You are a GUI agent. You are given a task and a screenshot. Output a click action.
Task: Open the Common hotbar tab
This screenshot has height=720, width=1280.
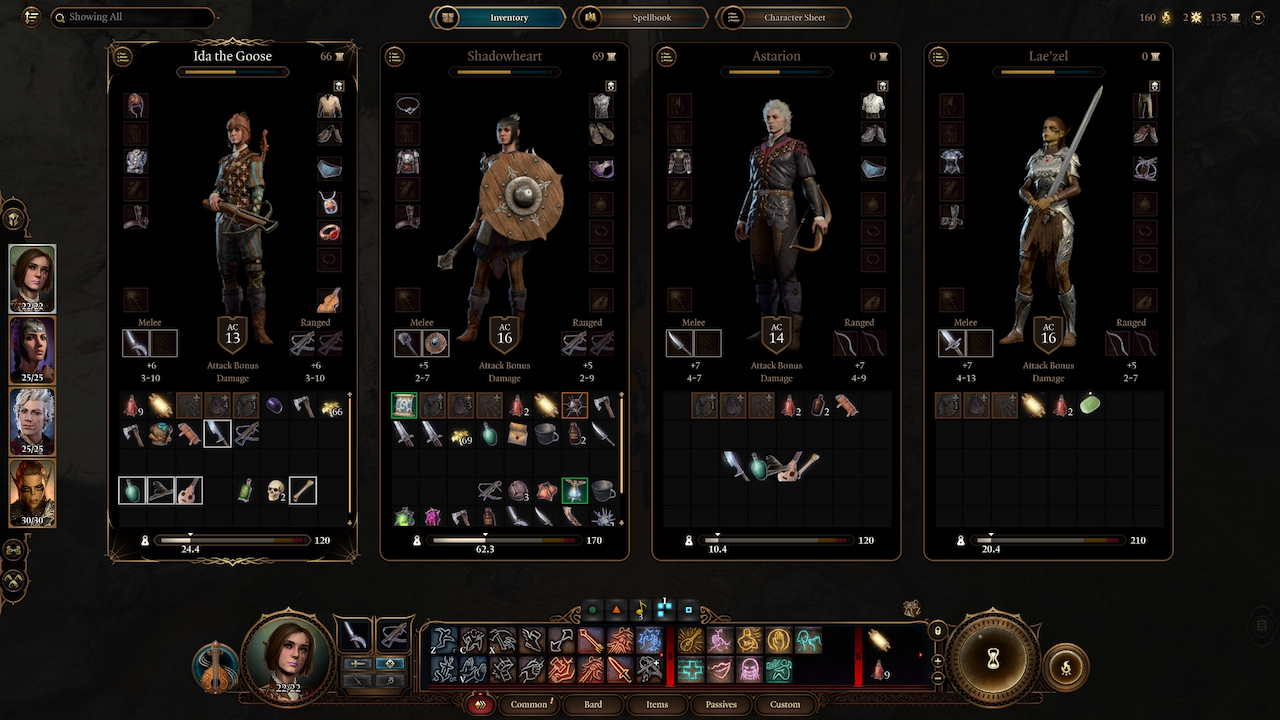(x=529, y=704)
